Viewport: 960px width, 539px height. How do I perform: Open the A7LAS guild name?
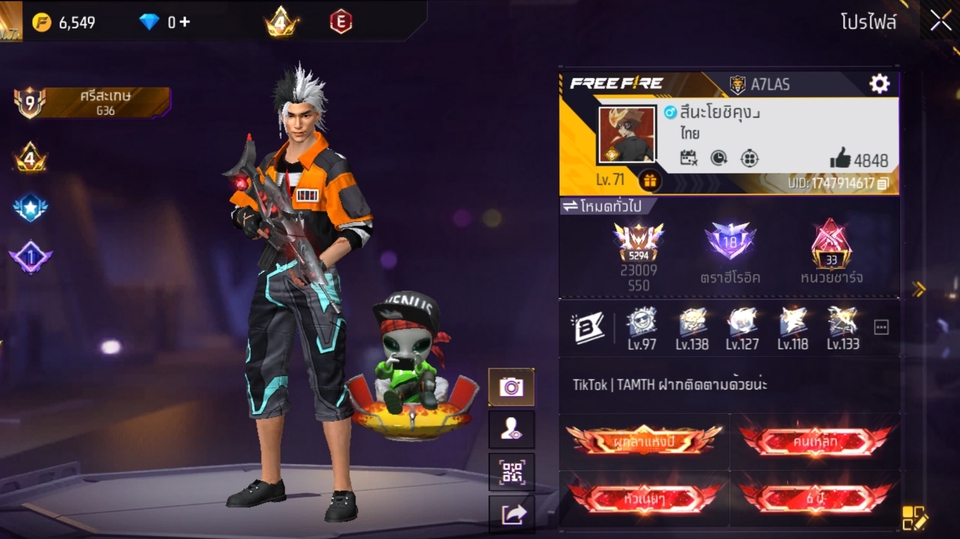(x=770, y=85)
